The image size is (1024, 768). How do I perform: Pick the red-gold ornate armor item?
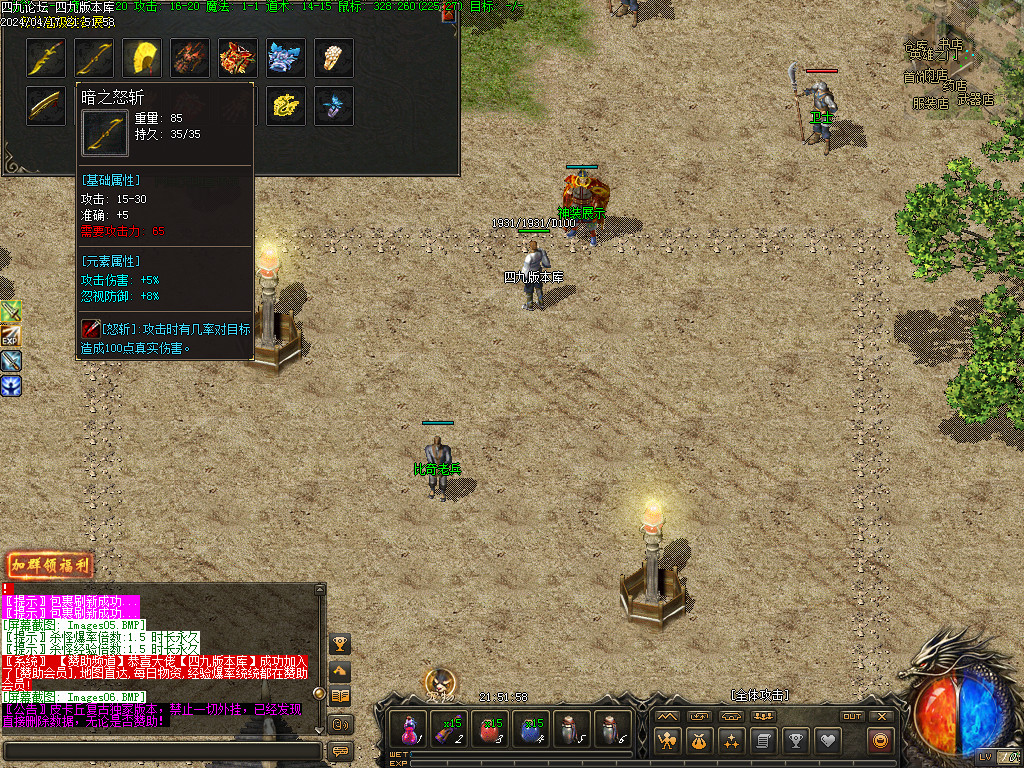coord(238,58)
